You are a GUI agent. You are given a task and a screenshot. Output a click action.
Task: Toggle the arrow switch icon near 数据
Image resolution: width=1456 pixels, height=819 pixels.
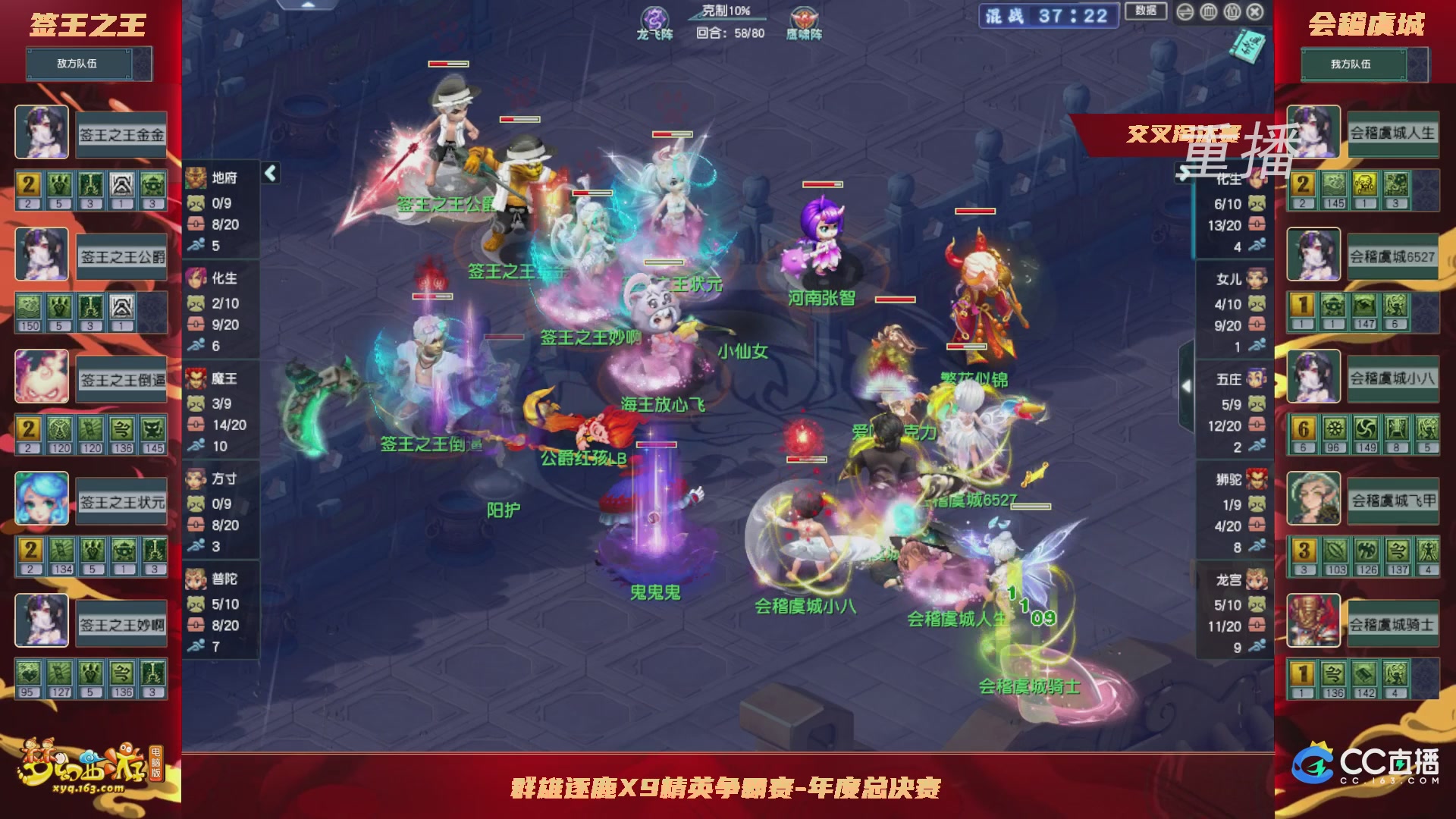tap(1185, 13)
